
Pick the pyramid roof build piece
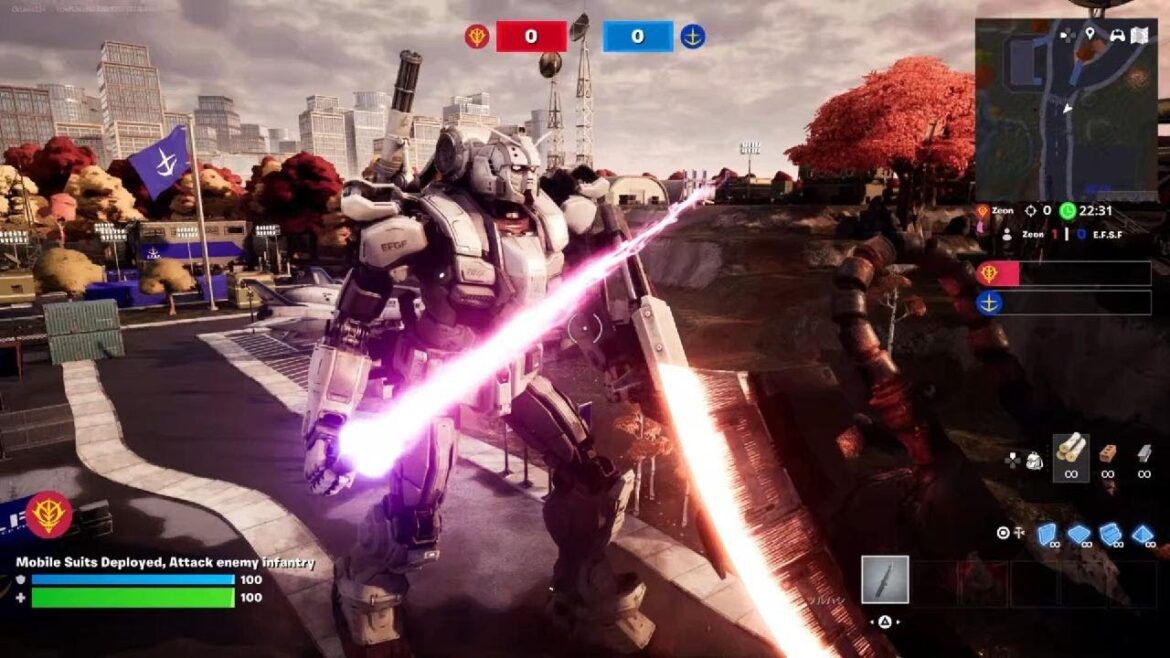[x=1142, y=534]
